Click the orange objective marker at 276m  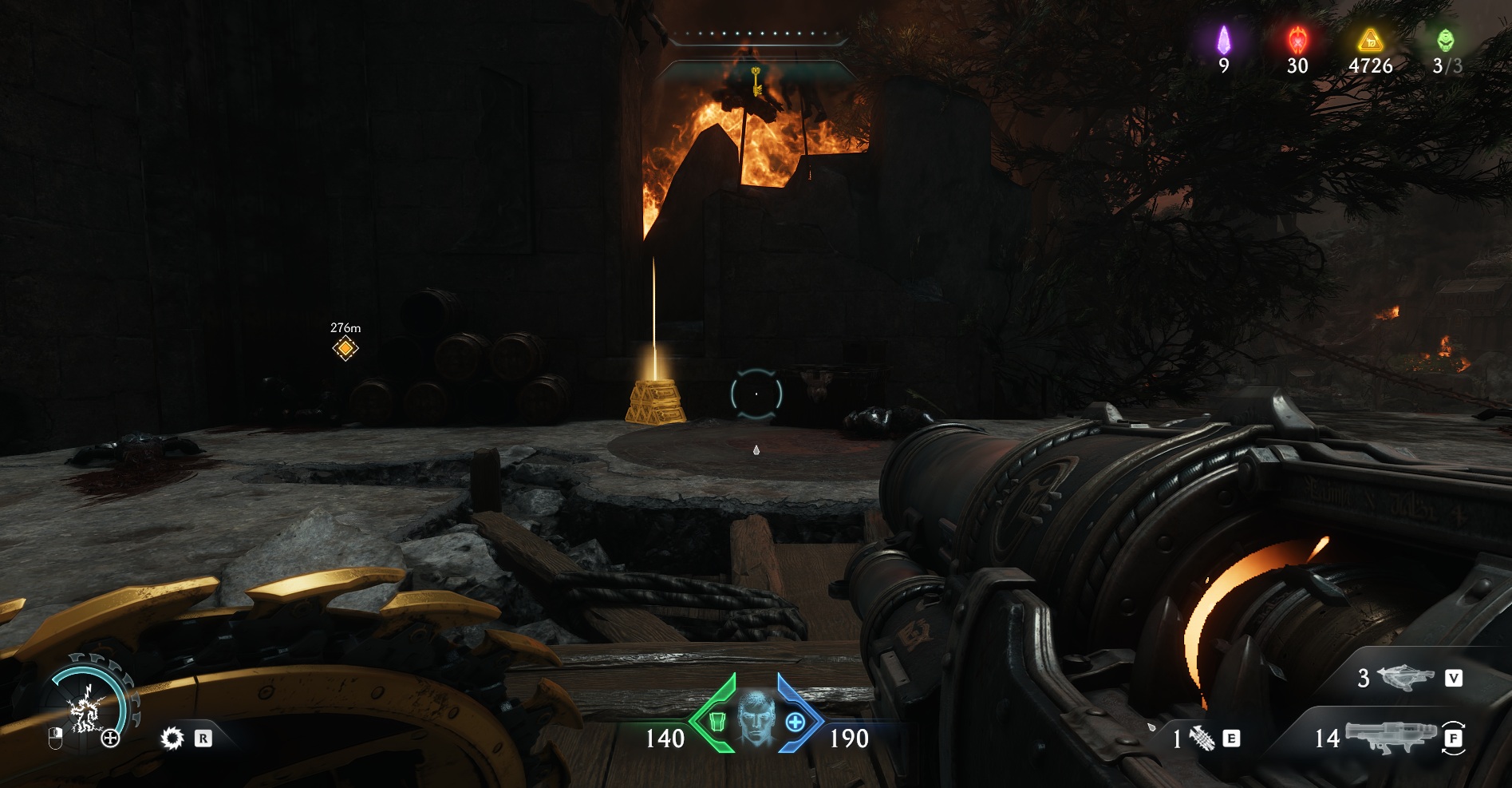(345, 348)
